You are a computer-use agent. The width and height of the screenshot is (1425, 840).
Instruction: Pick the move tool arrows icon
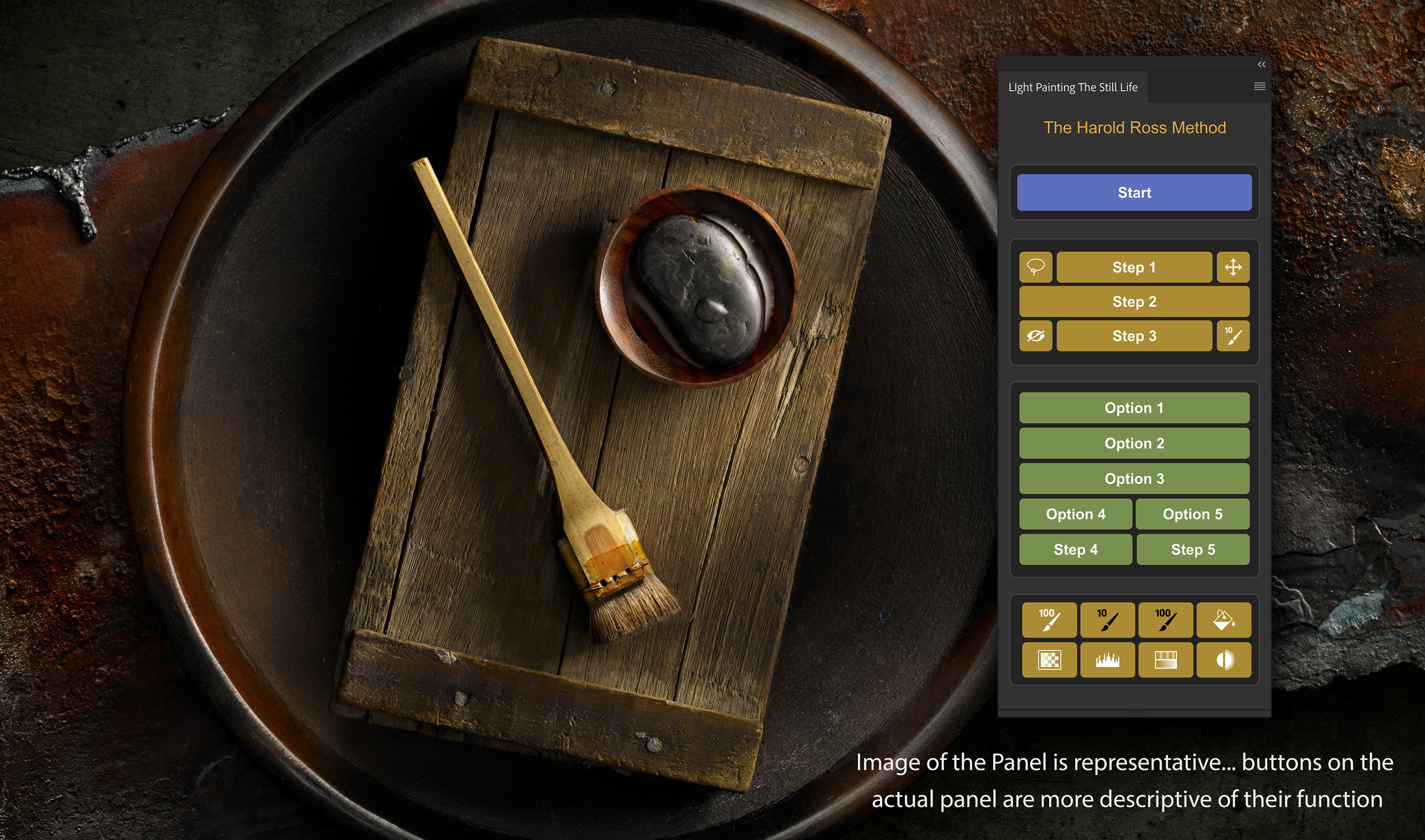point(1233,267)
